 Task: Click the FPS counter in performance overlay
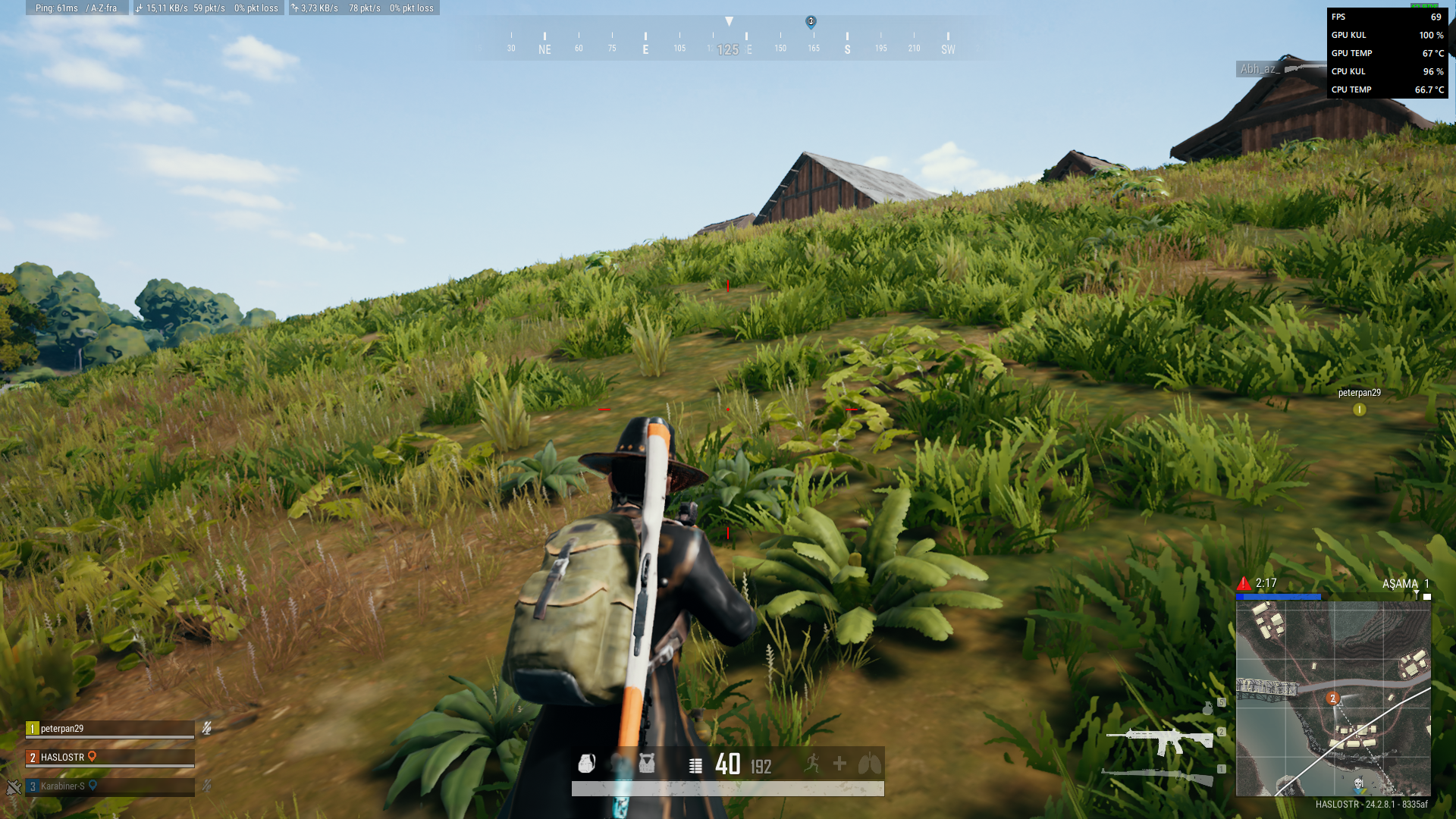[1388, 17]
